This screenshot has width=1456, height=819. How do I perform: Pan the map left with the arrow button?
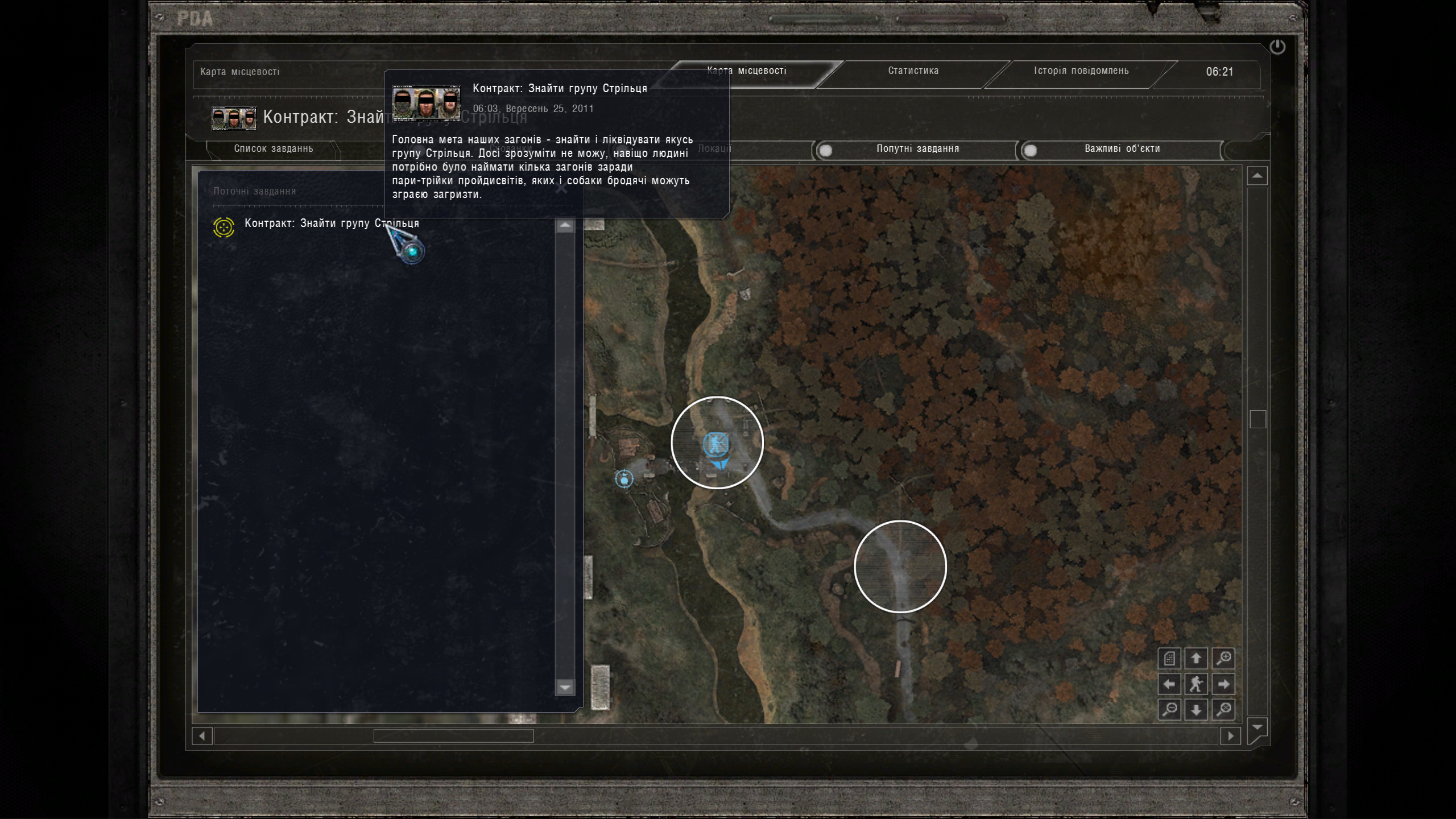tap(1170, 684)
